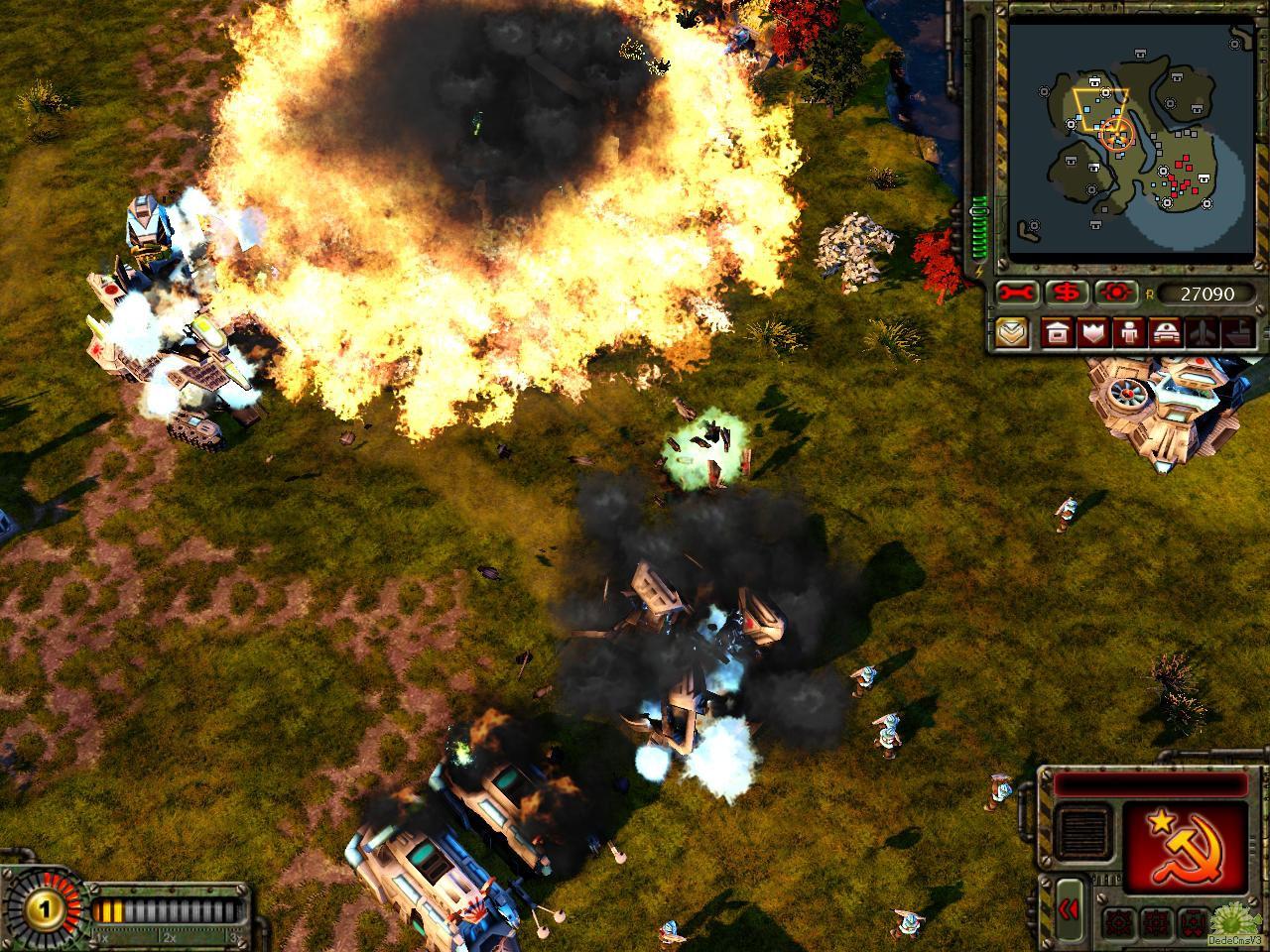Click the vented grille panel beside the emblem
The width and height of the screenshot is (1270, 952).
[x=1082, y=831]
